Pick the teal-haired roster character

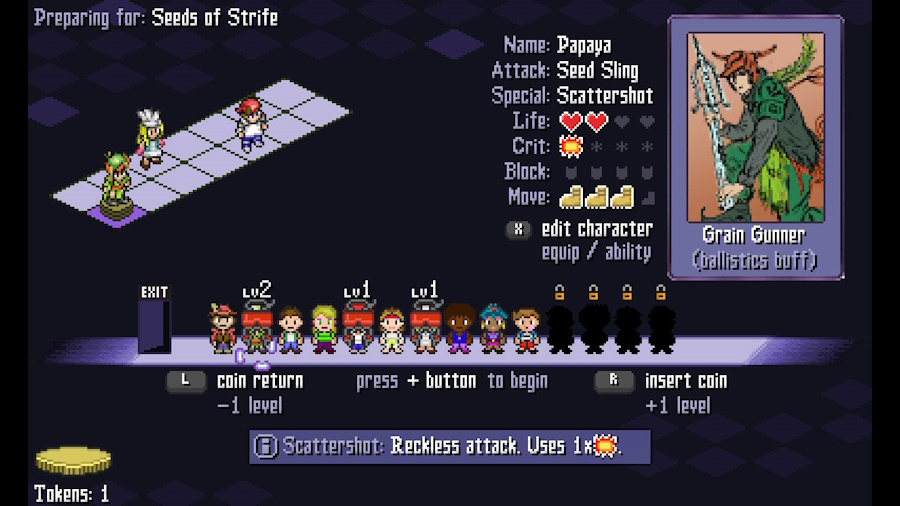[493, 329]
